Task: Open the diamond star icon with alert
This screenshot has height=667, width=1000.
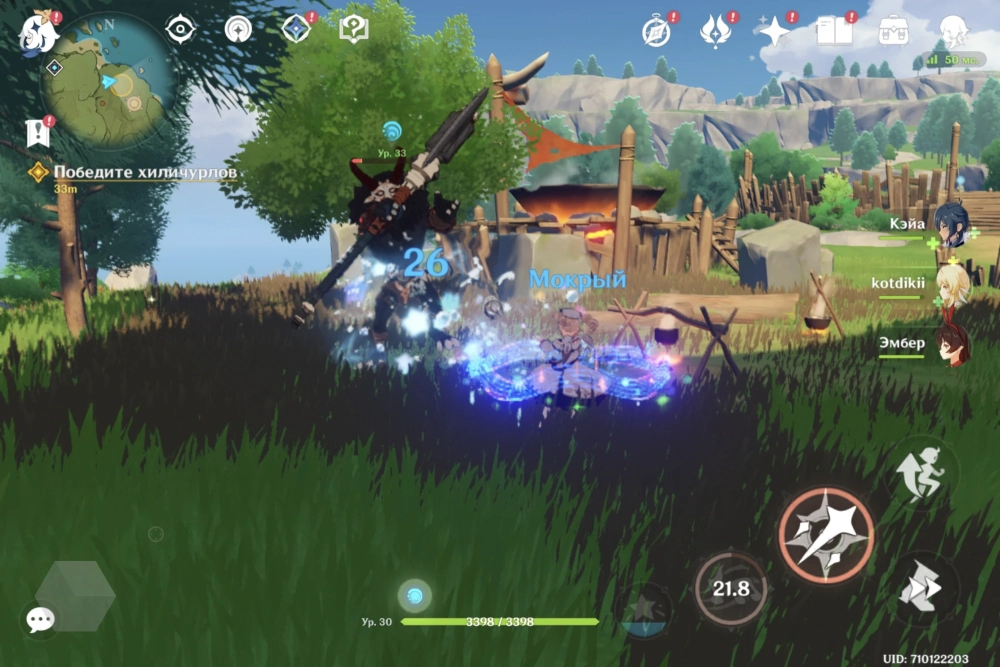Action: pyautogui.click(x=296, y=30)
